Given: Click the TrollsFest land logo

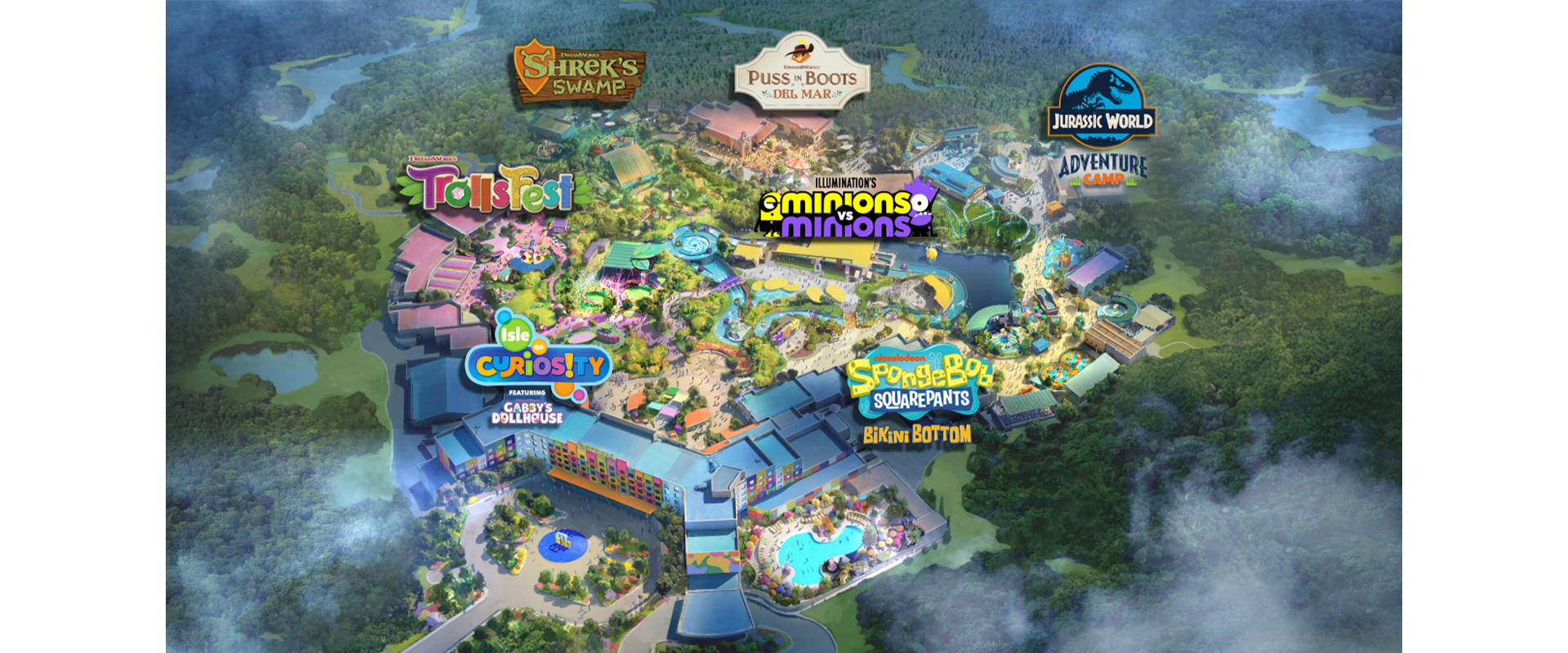Looking at the screenshot, I should pyautogui.click(x=490, y=188).
